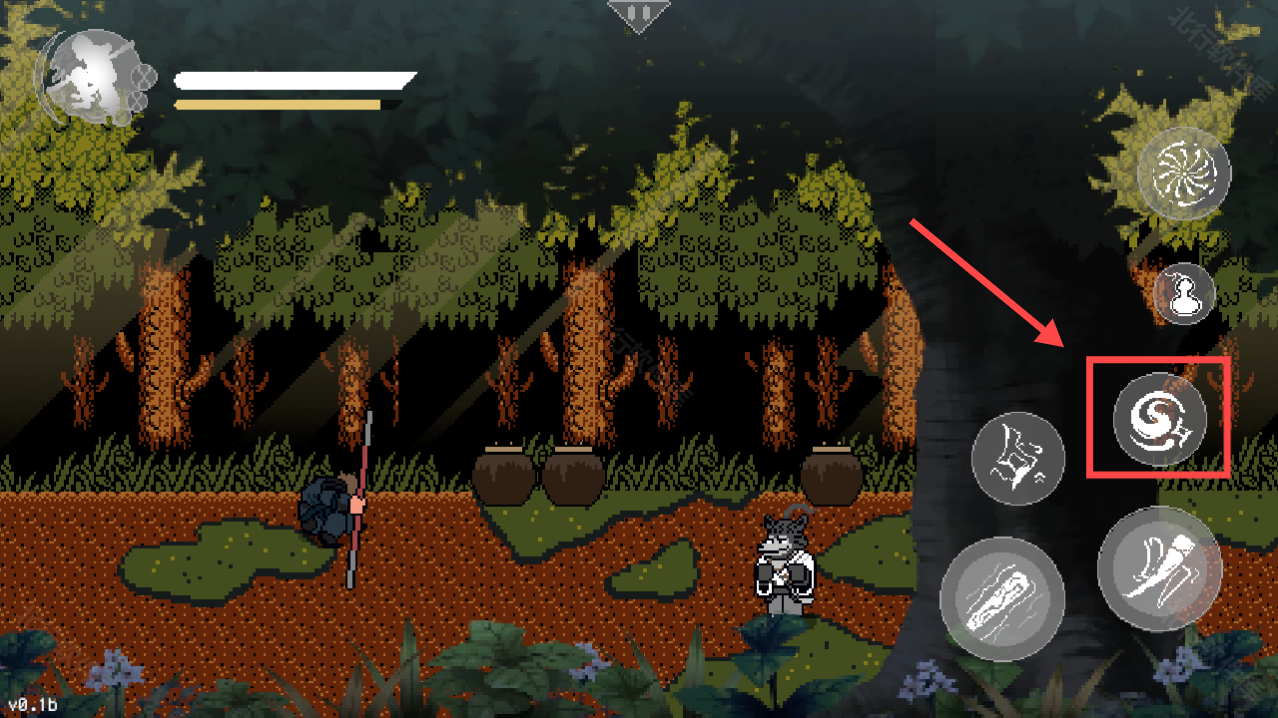
Task: Trigger the cloth-shaped spell button with chevrons
Action: coord(1018,458)
